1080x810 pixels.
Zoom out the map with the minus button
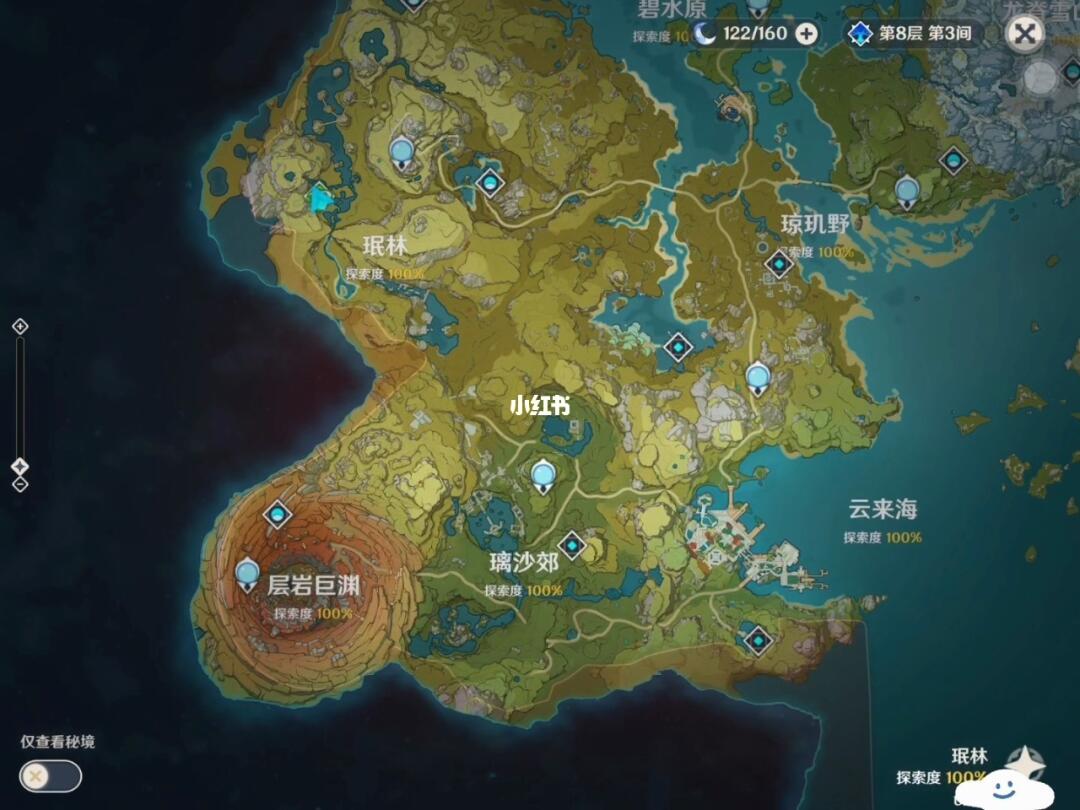point(19,485)
